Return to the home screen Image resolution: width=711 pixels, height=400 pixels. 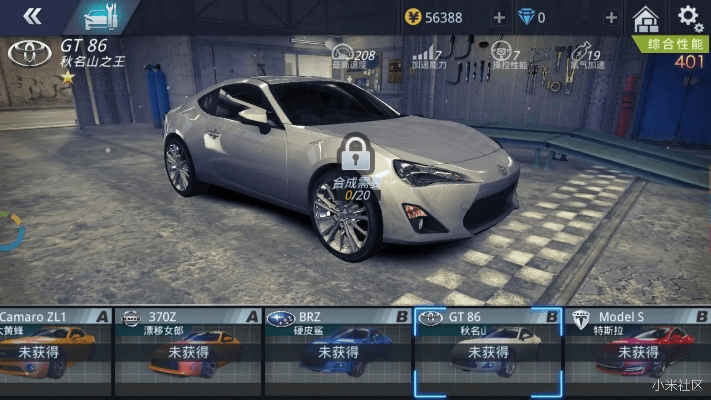646,17
